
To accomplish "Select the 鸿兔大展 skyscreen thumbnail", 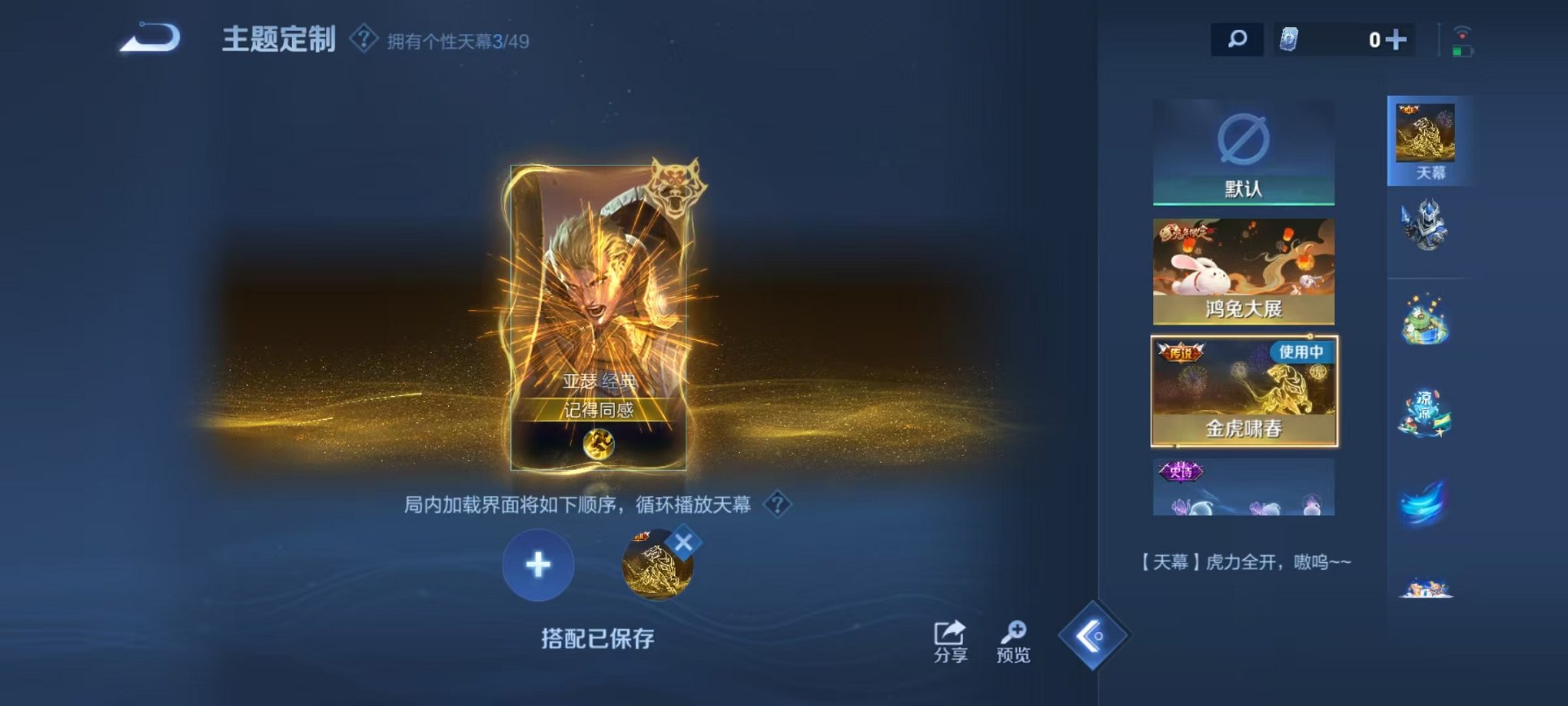I will (x=1243, y=269).
